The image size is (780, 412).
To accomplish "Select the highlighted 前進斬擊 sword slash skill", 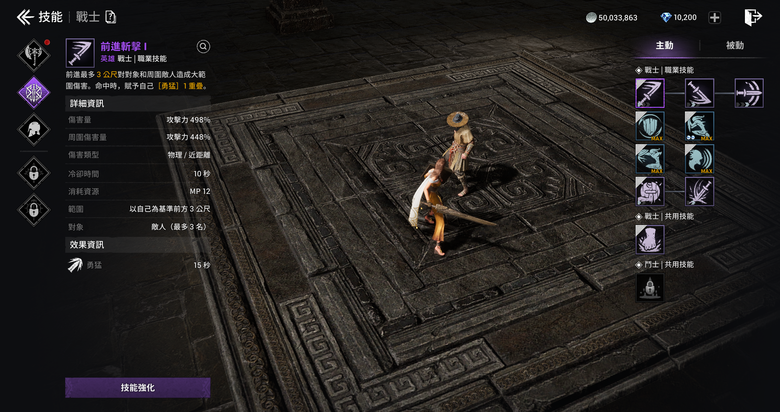I will pyautogui.click(x=650, y=93).
